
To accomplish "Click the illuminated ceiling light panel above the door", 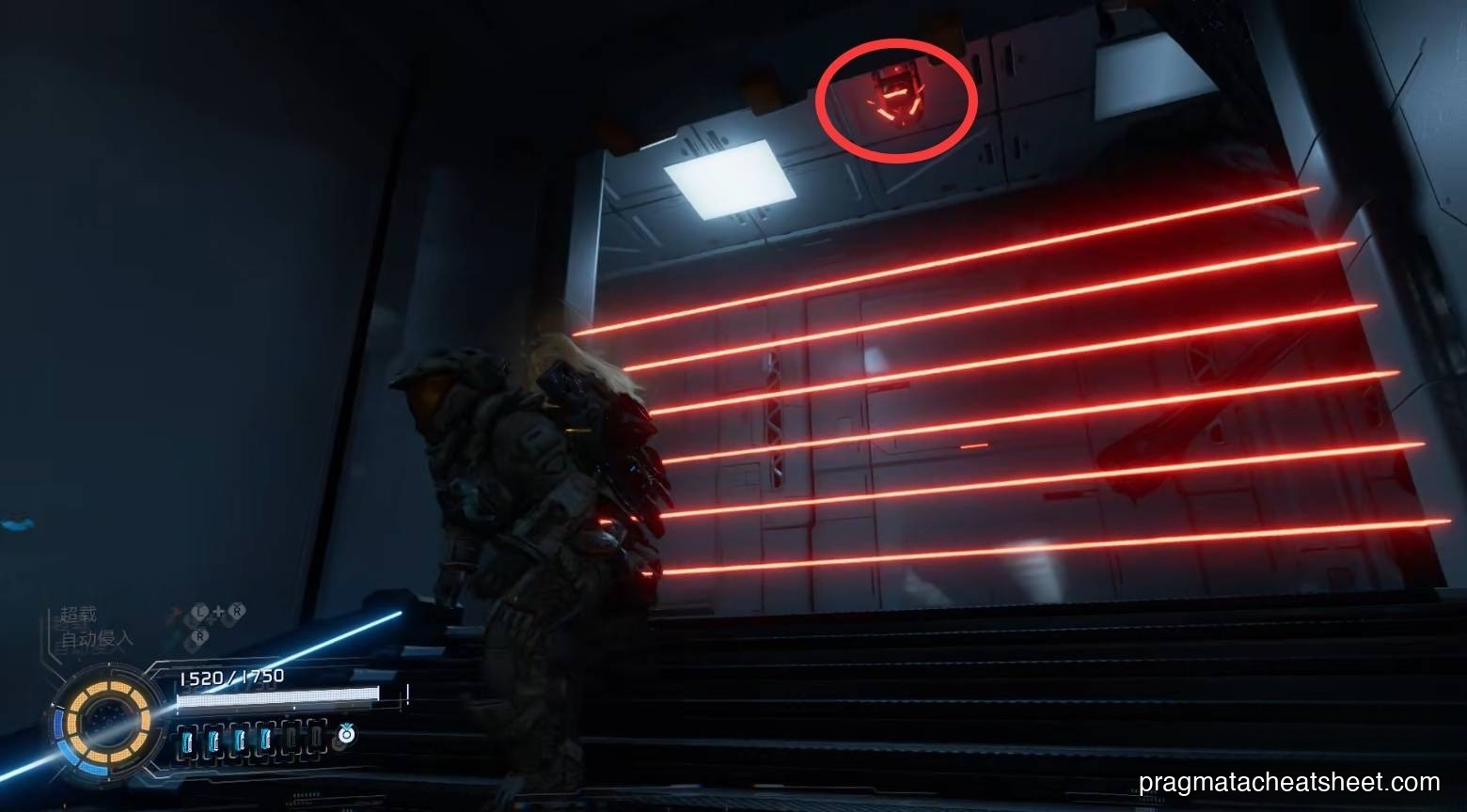I will click(729, 181).
